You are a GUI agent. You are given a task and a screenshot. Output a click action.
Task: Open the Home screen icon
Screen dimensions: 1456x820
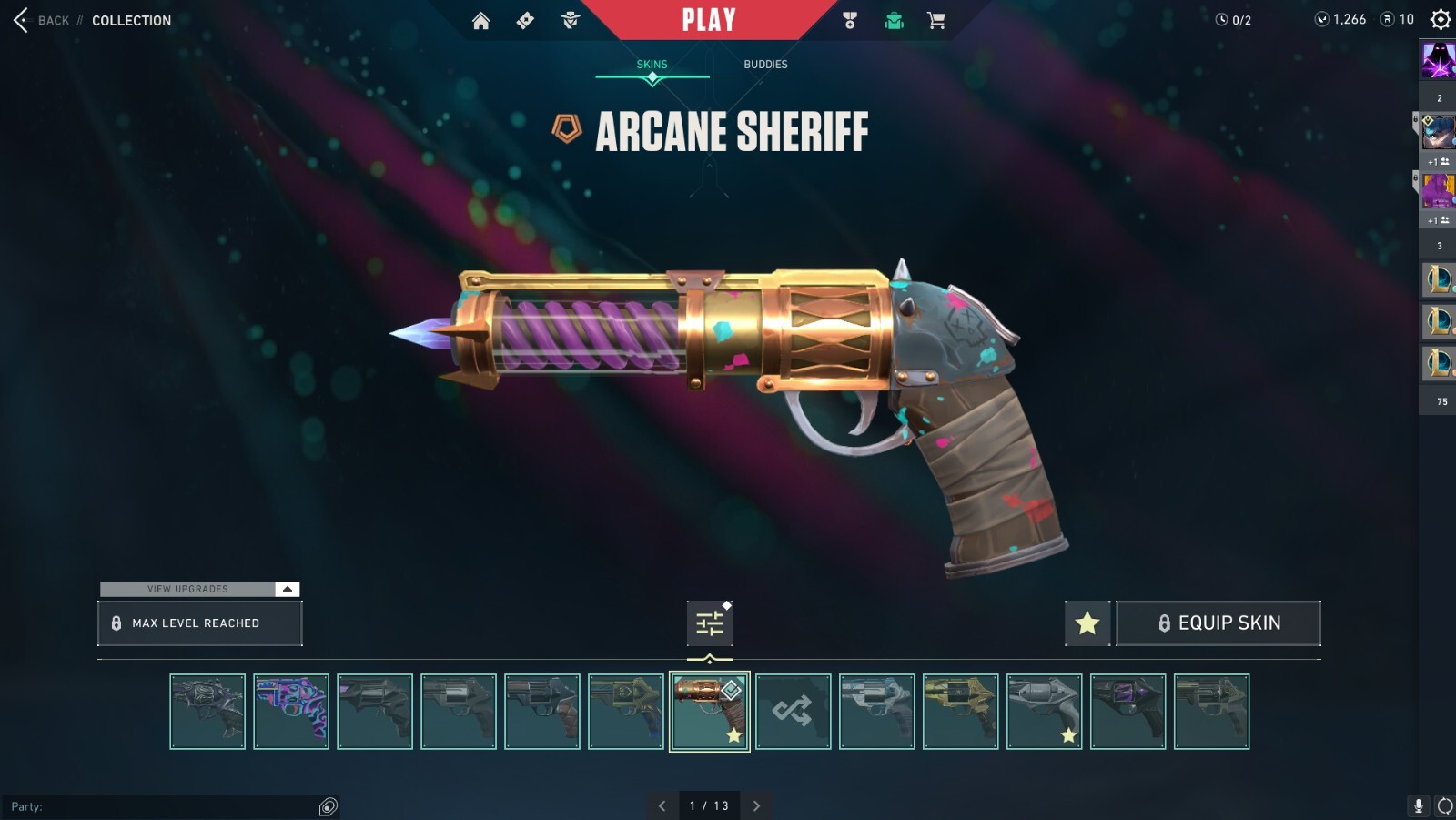click(482, 19)
